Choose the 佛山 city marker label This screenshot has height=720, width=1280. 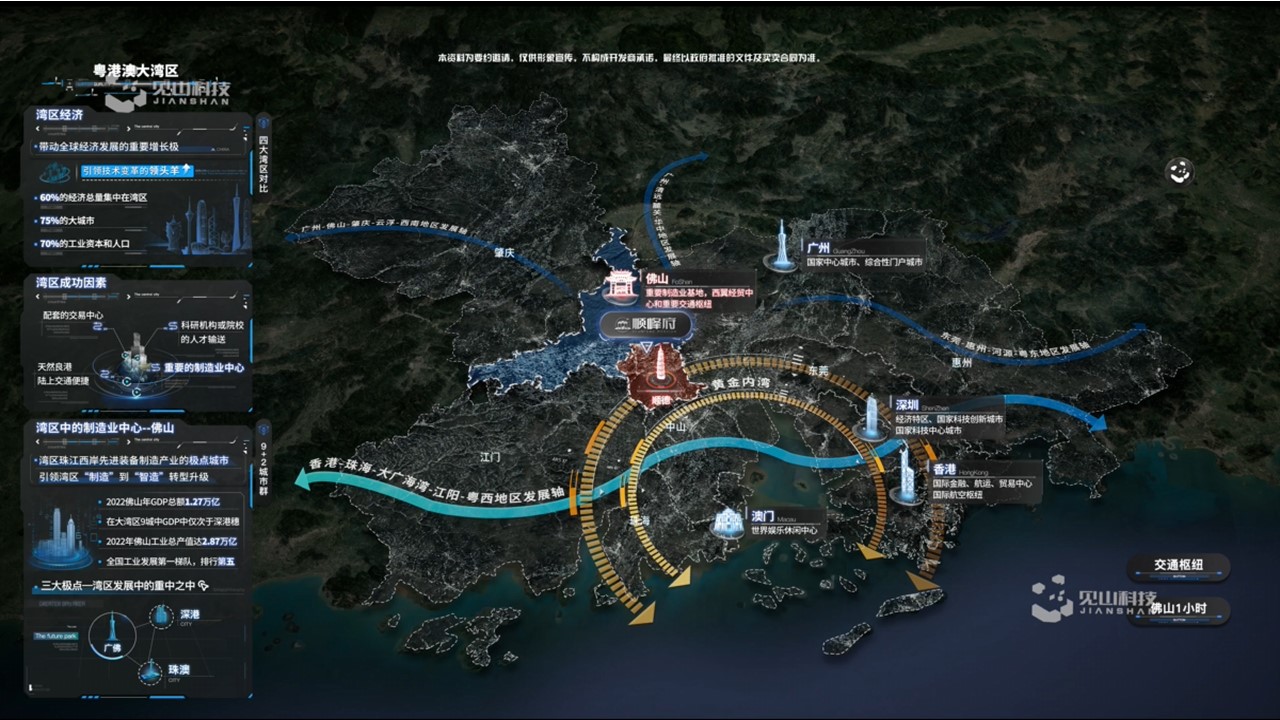pos(657,279)
